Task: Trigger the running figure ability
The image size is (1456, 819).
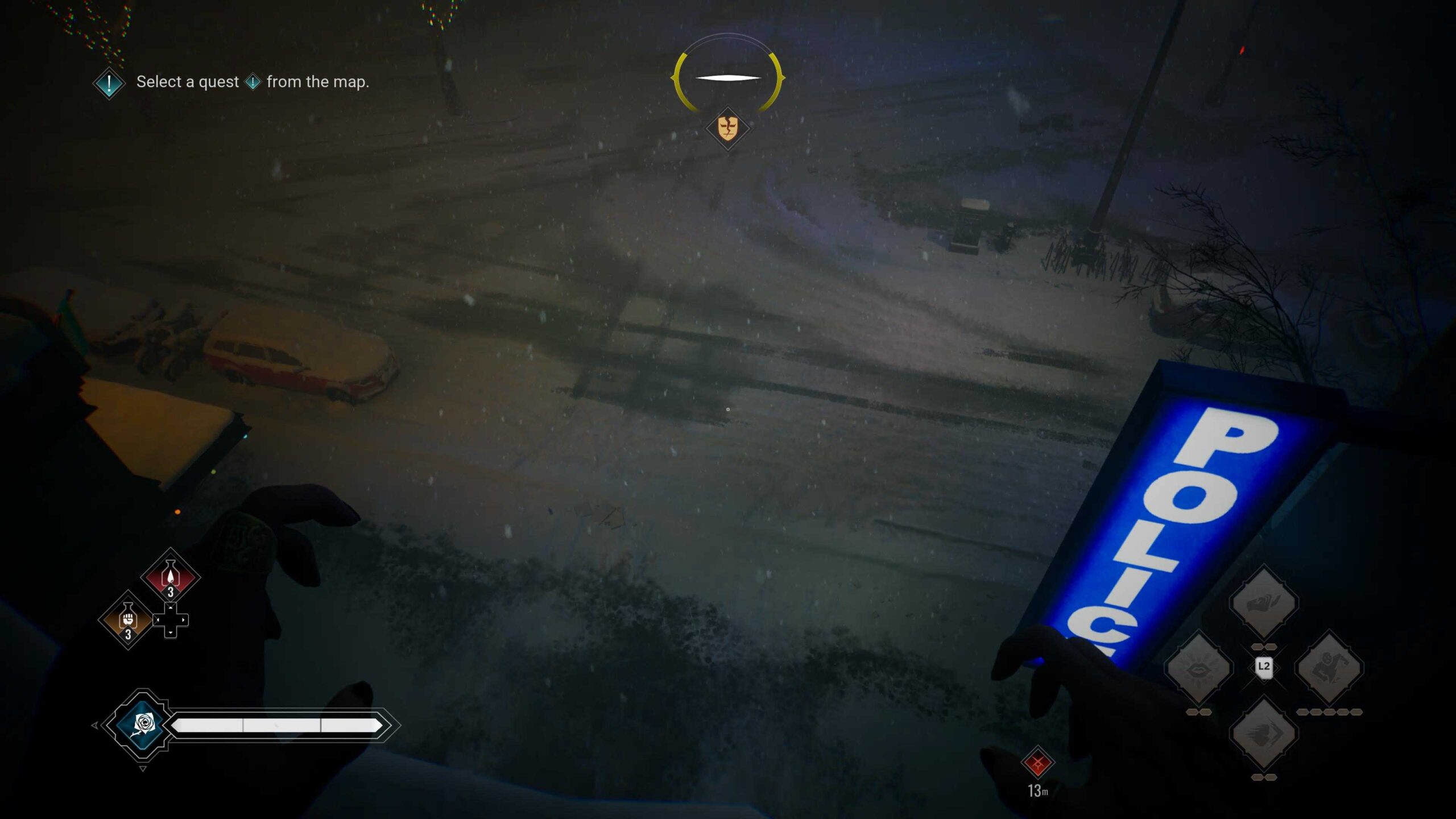Action: 1329,667
